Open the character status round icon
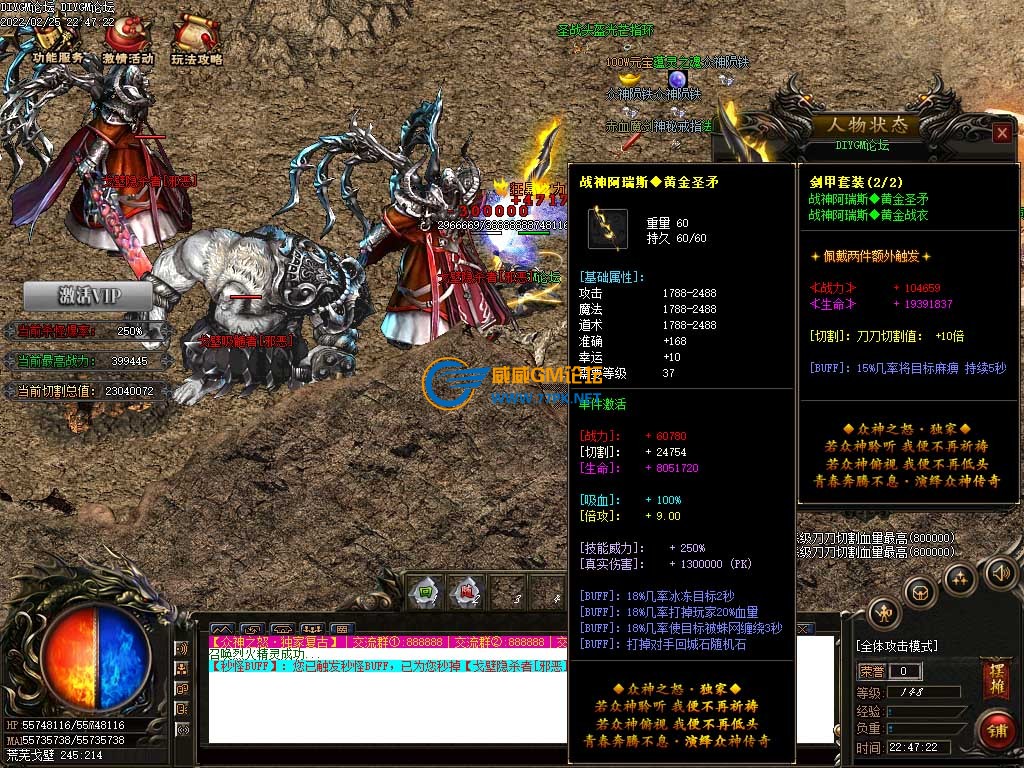Screen dimensions: 1024x768 pos(884,613)
